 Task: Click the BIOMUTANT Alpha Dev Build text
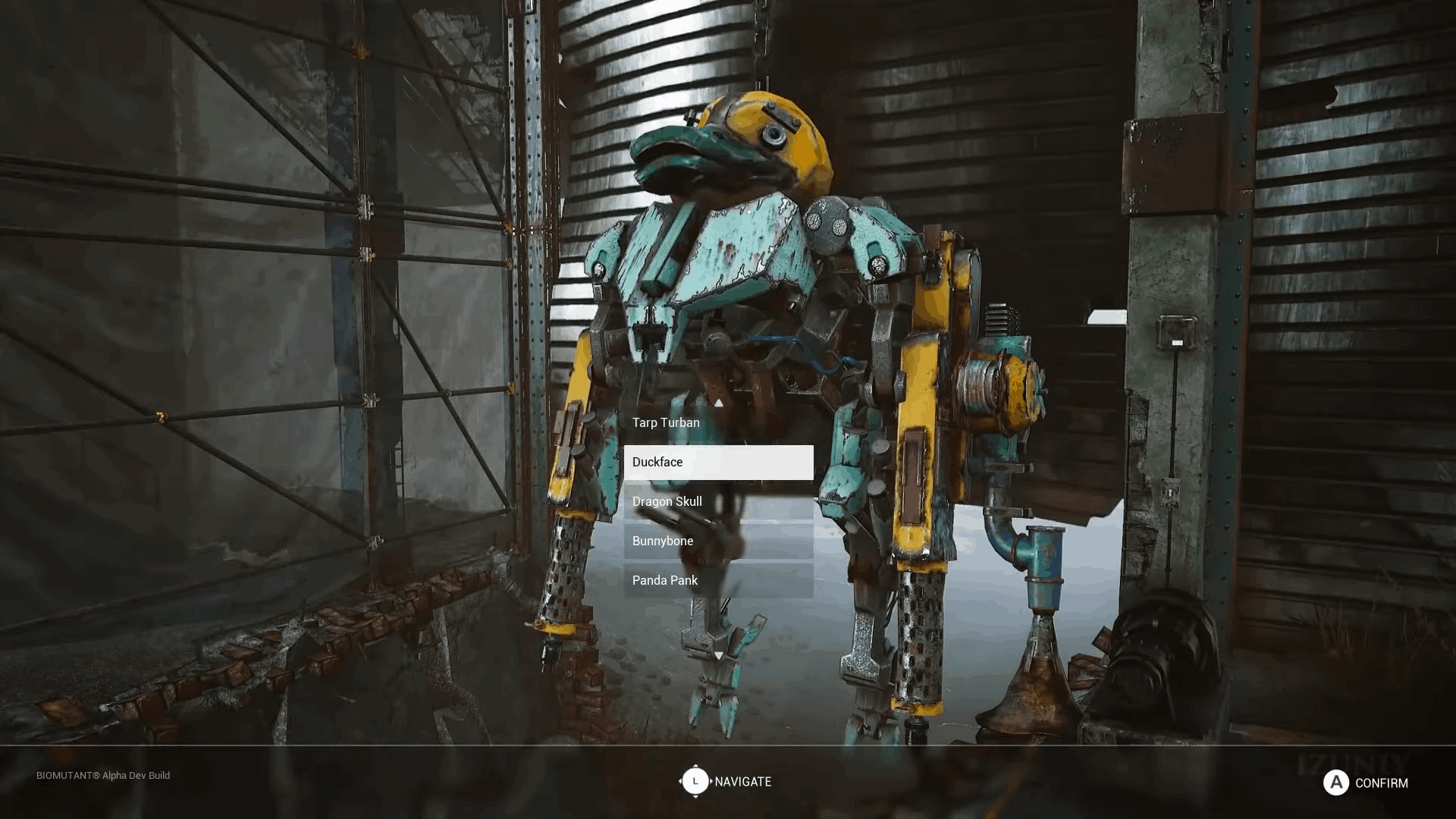[x=102, y=776]
